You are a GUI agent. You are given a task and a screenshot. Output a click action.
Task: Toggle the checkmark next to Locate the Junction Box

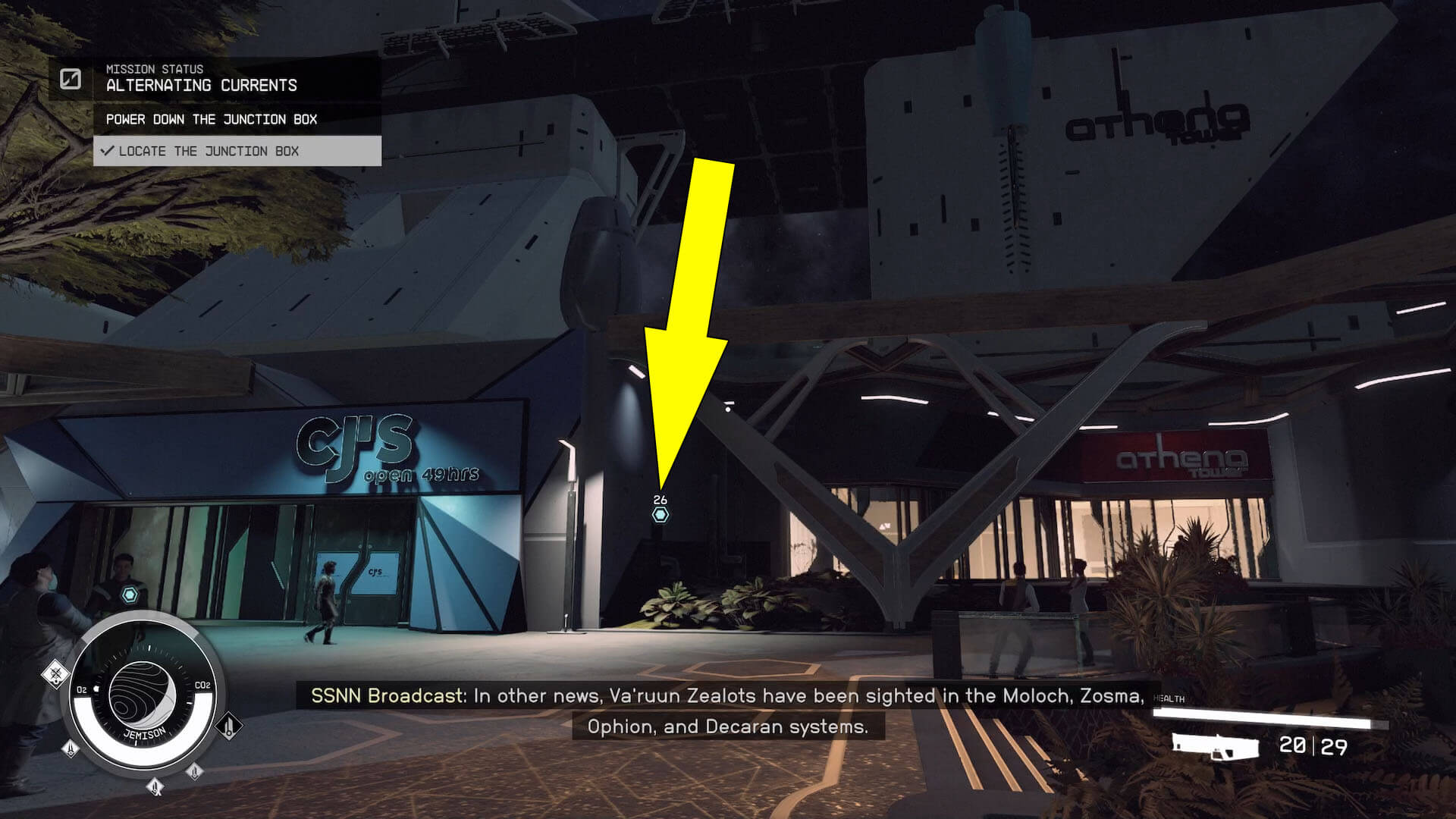click(x=108, y=151)
